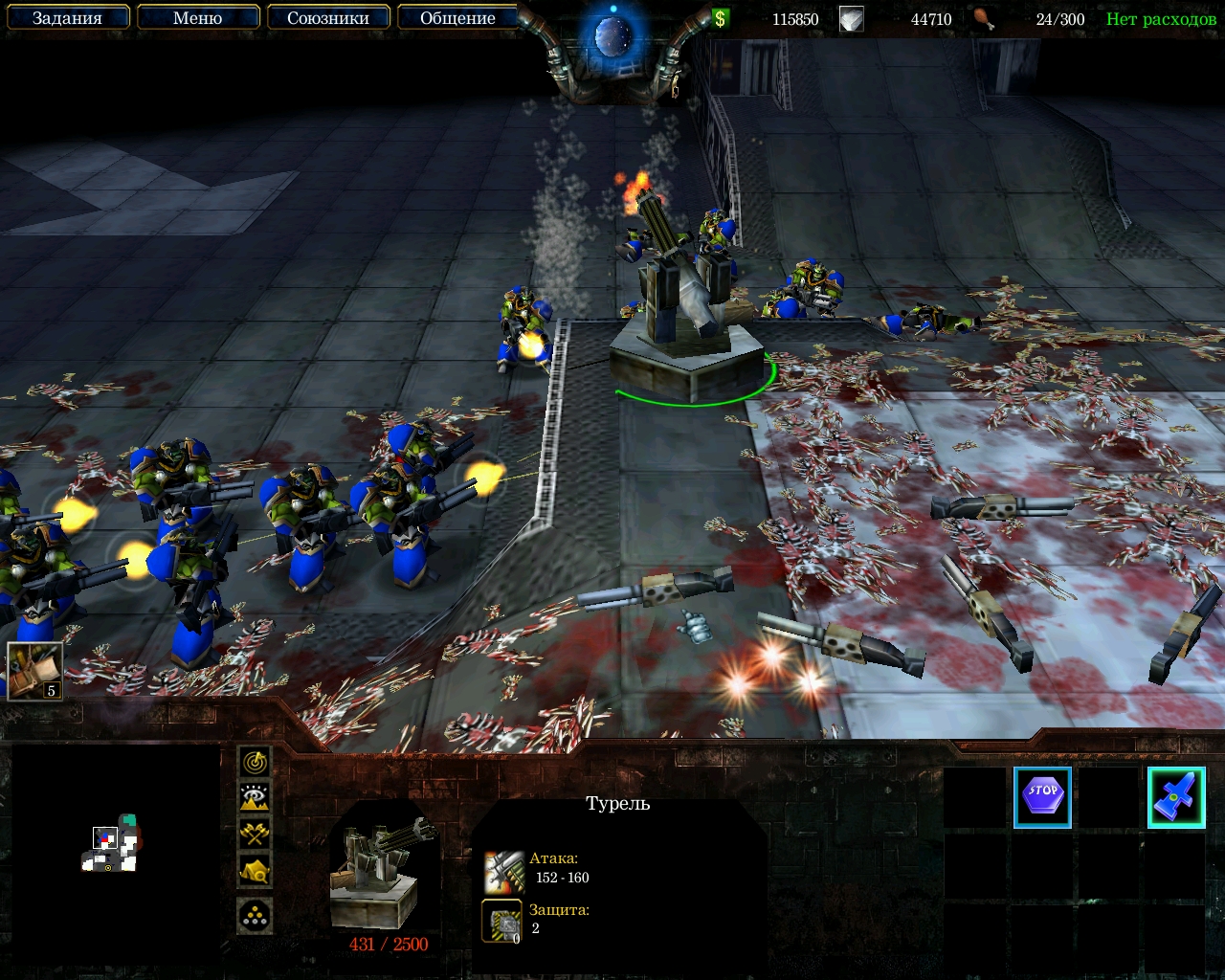Open the Задания quests menu

(67, 18)
